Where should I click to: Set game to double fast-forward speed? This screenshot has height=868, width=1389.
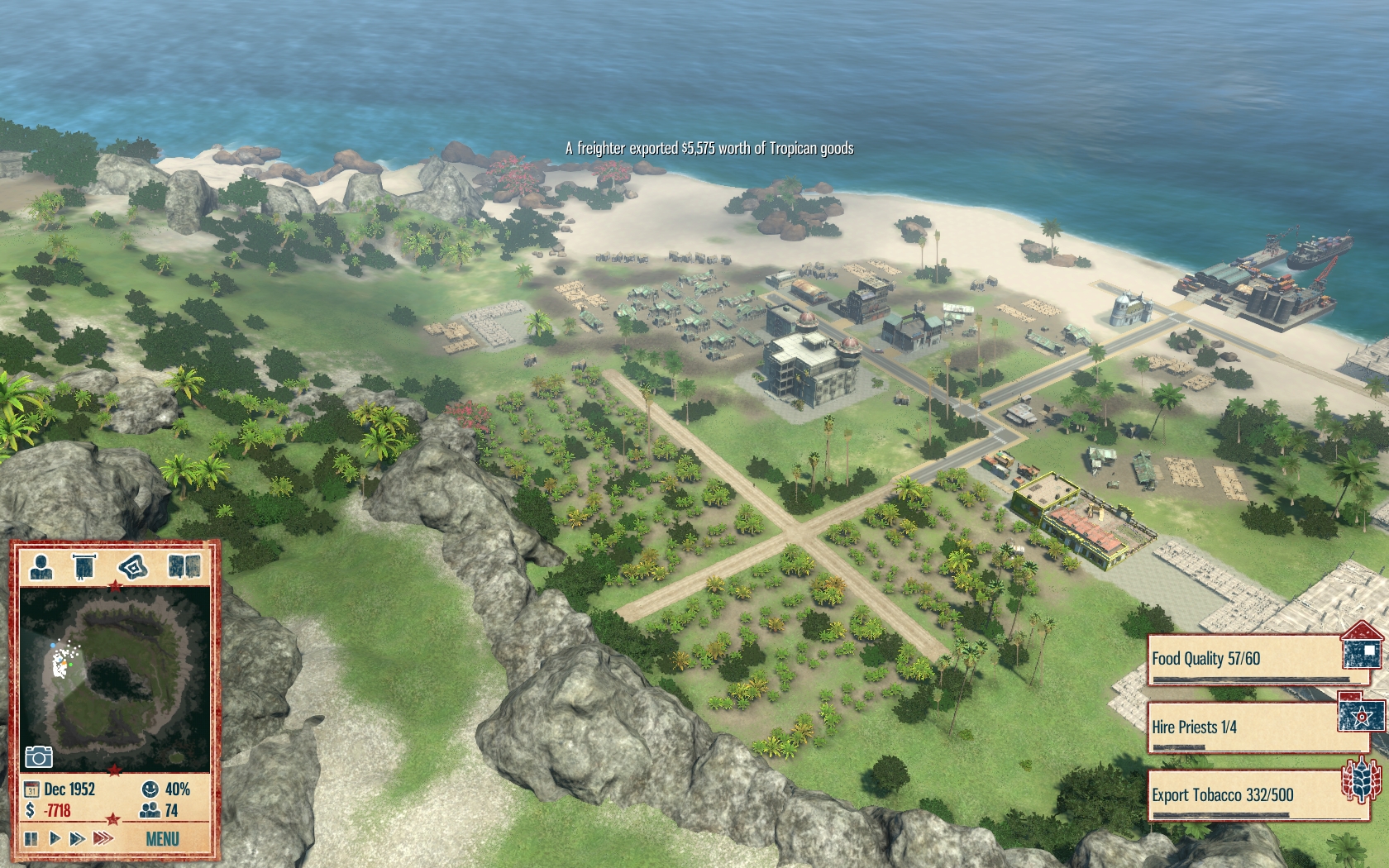coord(78,838)
